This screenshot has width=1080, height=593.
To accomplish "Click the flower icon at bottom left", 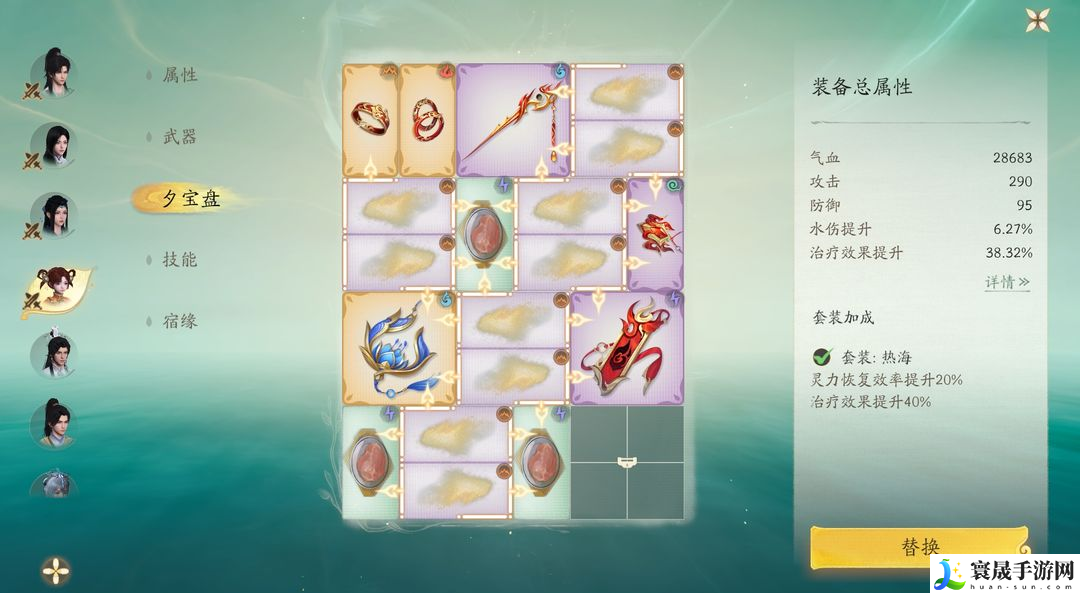I will point(56,571).
